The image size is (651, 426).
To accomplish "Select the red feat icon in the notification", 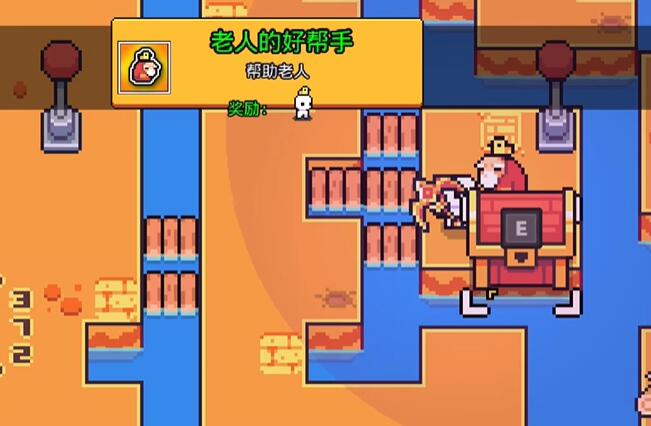I will pyautogui.click(x=144, y=68).
